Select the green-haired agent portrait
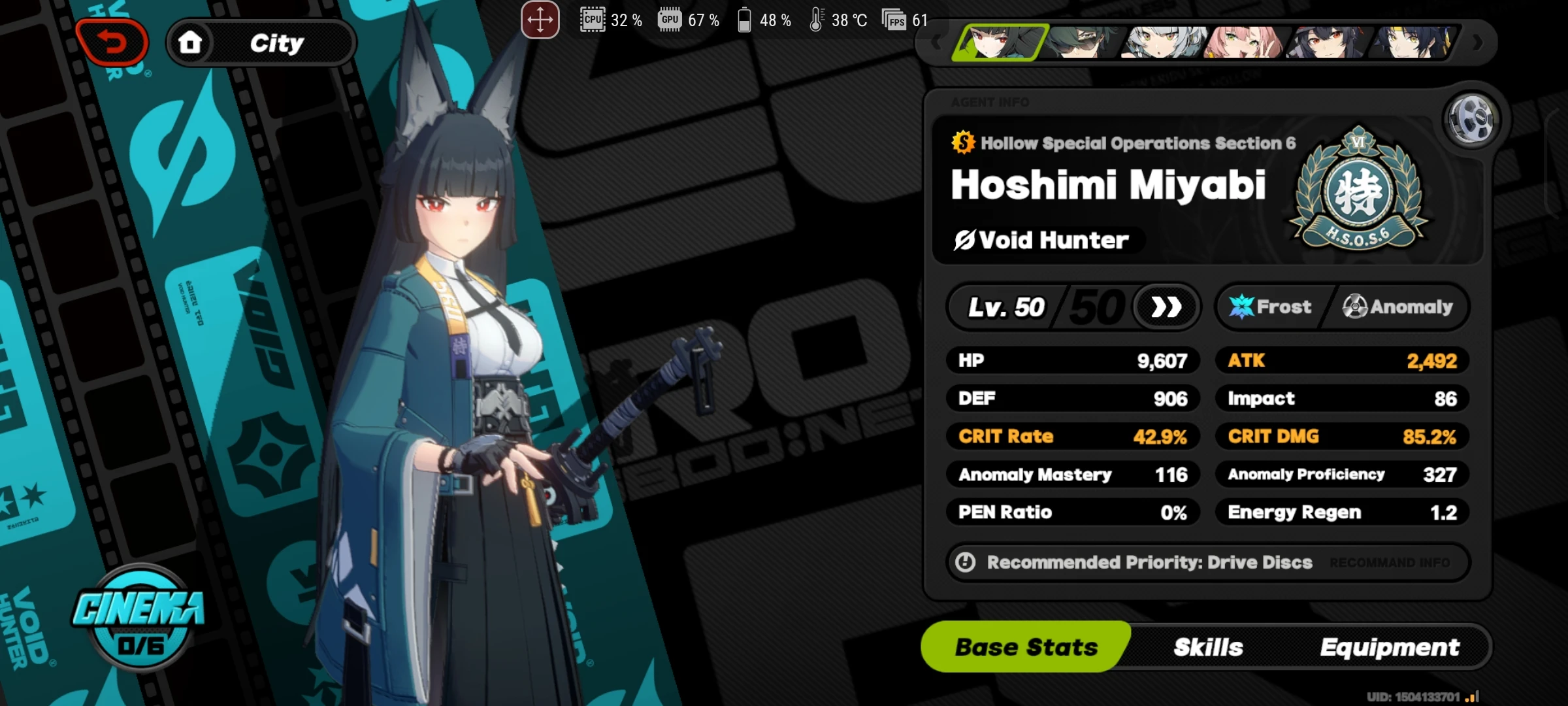The image size is (1568, 706). tap(1085, 42)
